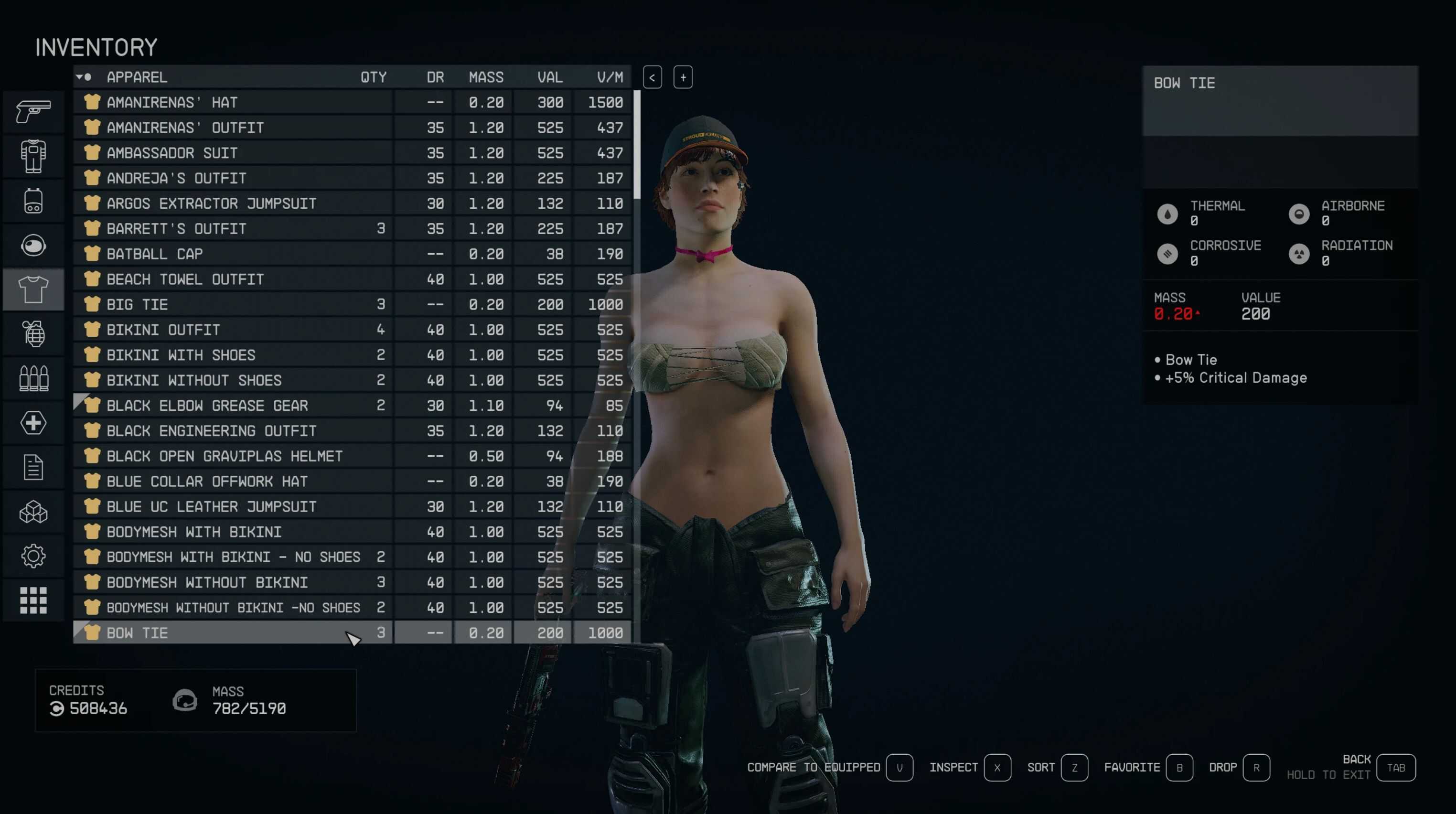The width and height of the screenshot is (1456, 814).
Task: Show all items with the grid icon
Action: click(33, 600)
